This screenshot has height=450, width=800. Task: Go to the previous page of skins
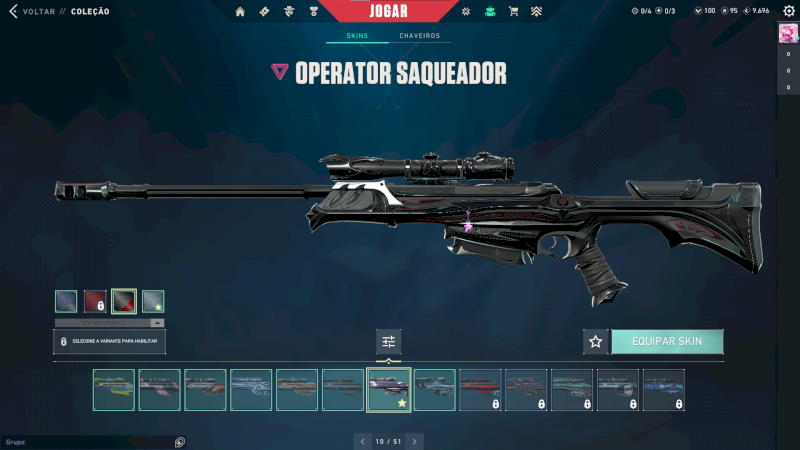[x=363, y=441]
